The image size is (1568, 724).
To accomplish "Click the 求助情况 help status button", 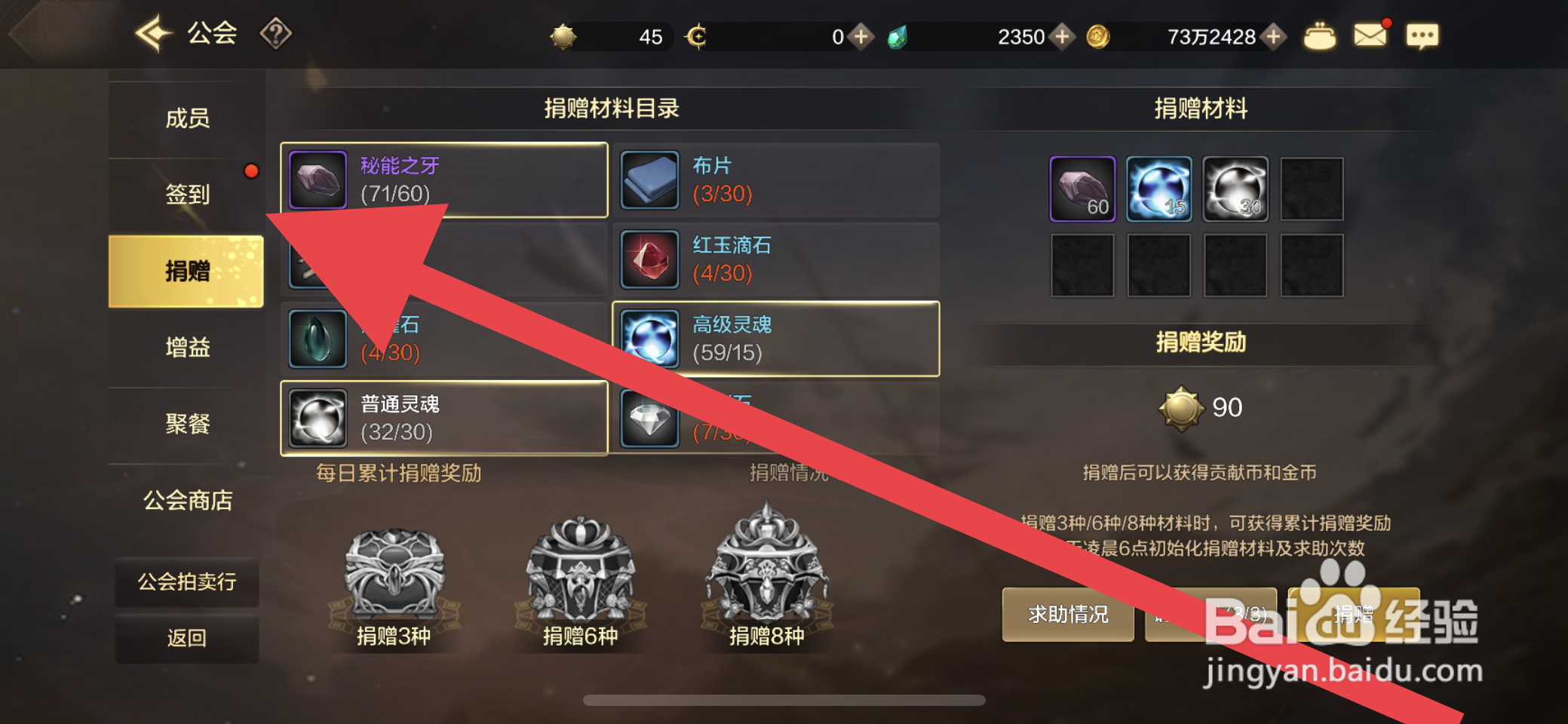I will tap(1067, 615).
